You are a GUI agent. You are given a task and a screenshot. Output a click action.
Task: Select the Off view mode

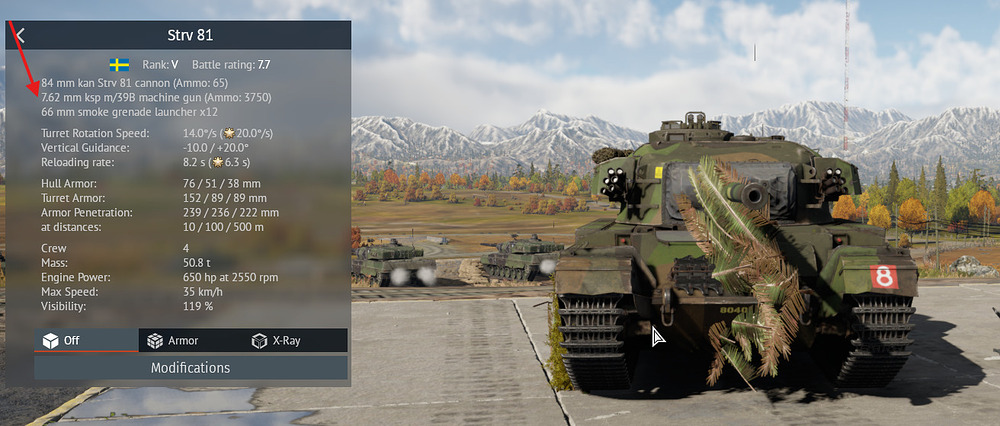click(86, 340)
